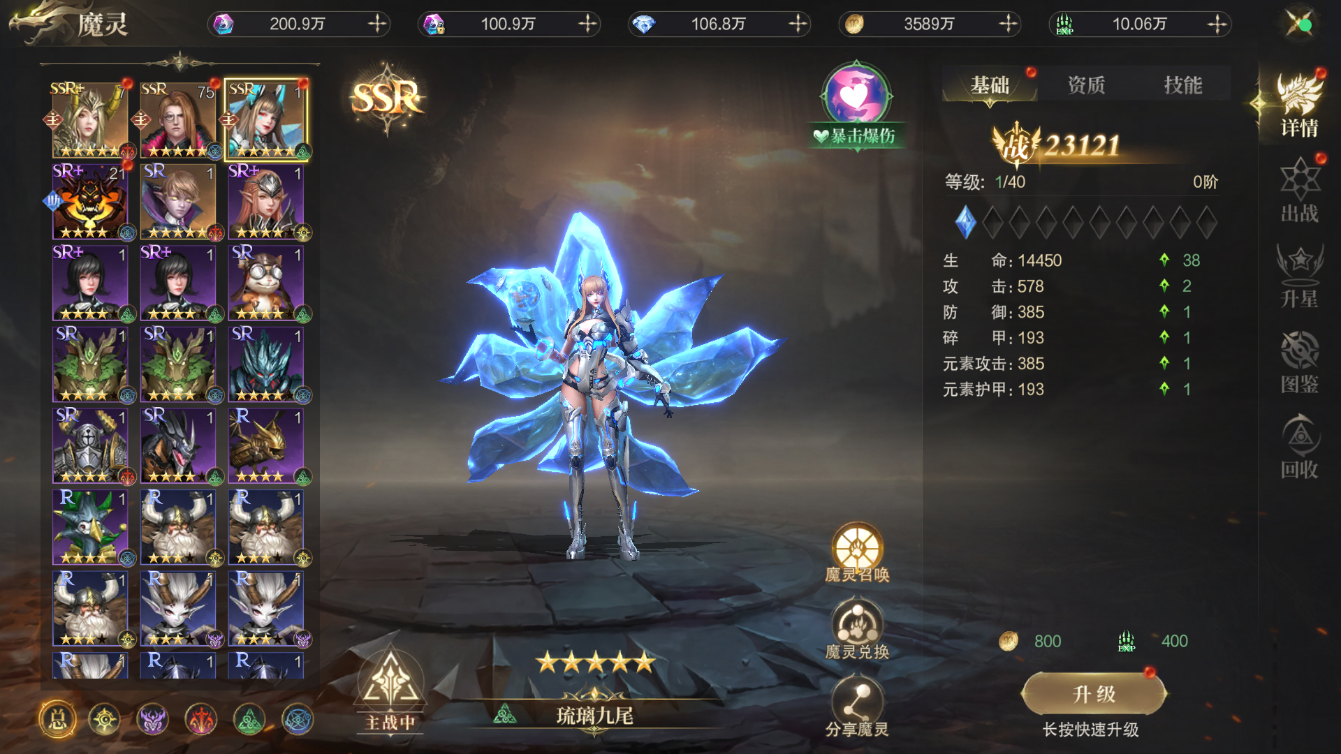Tap the 升级 upgrade button
1341x754 pixels.
pos(1092,694)
